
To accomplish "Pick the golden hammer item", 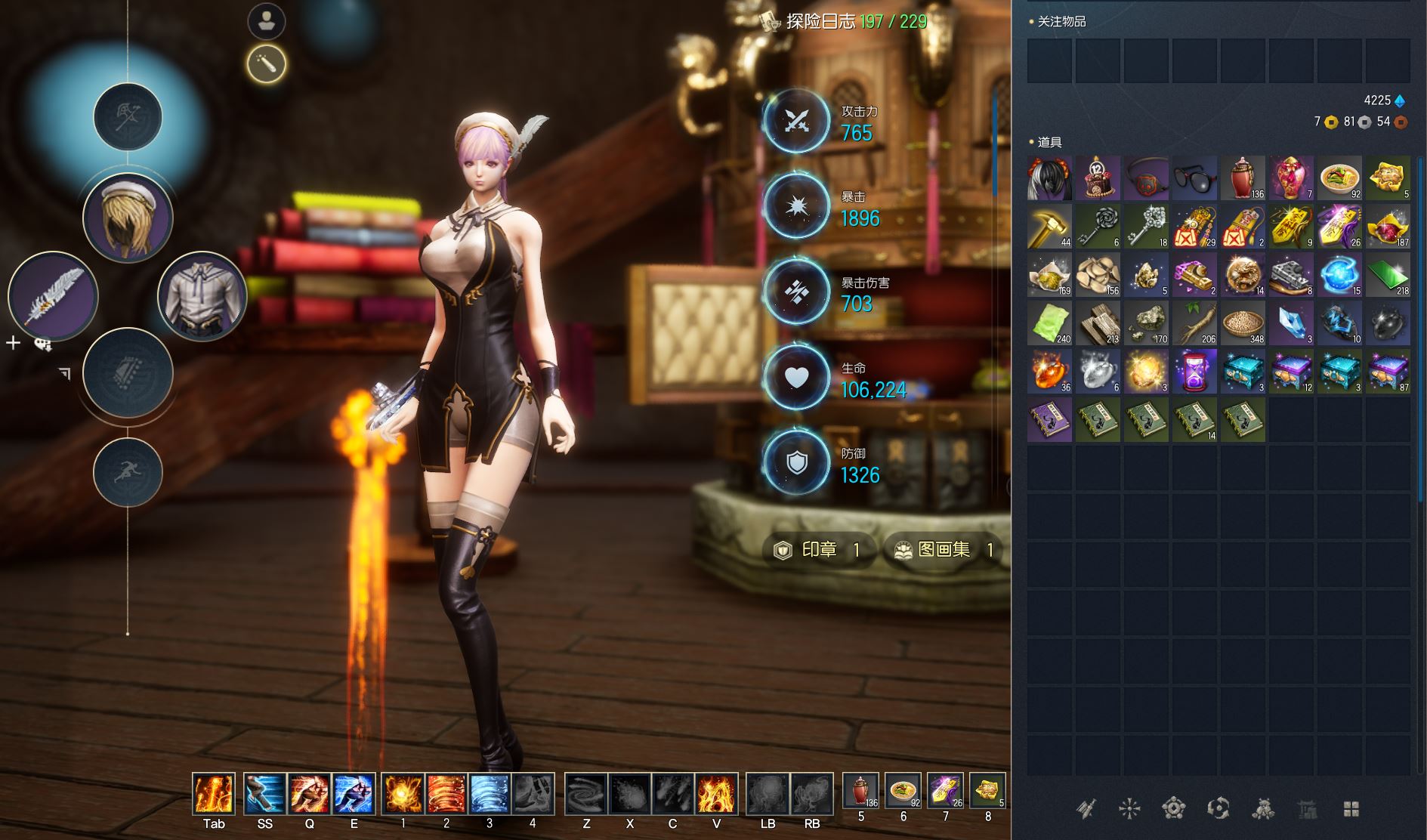I will (1049, 227).
